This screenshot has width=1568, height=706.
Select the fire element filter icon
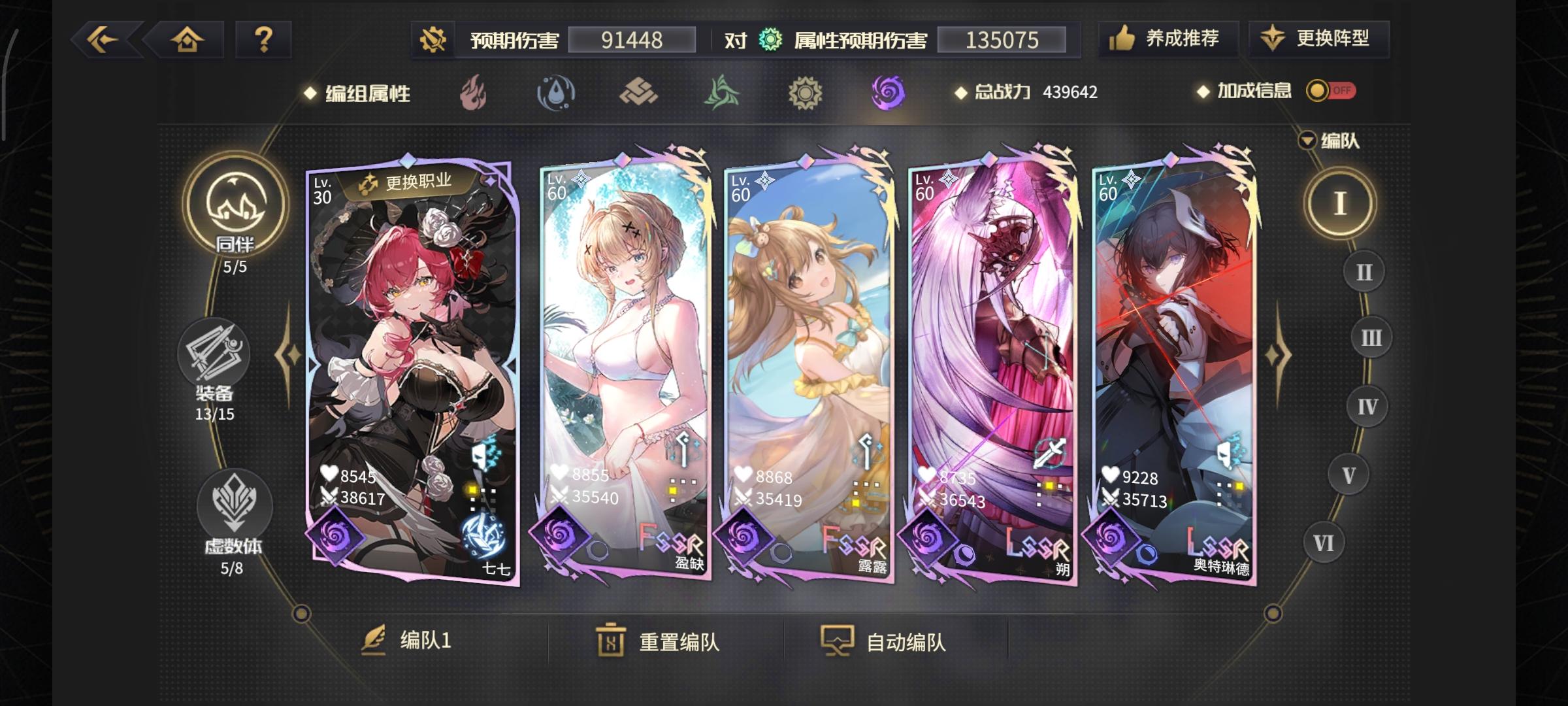click(472, 93)
